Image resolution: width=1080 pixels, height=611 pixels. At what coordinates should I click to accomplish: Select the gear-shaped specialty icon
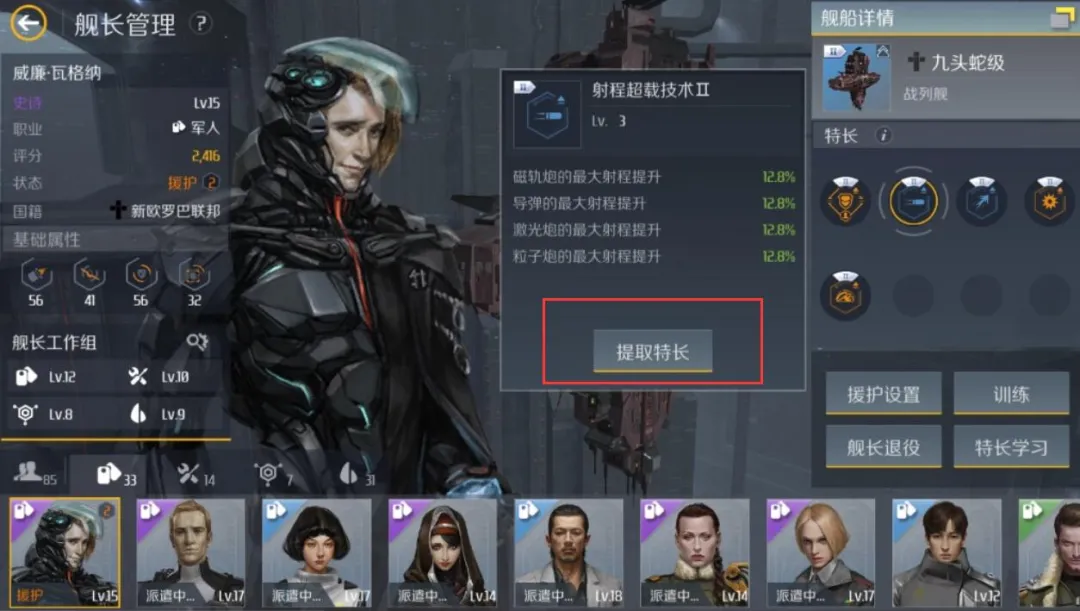pyautogui.click(x=1049, y=202)
